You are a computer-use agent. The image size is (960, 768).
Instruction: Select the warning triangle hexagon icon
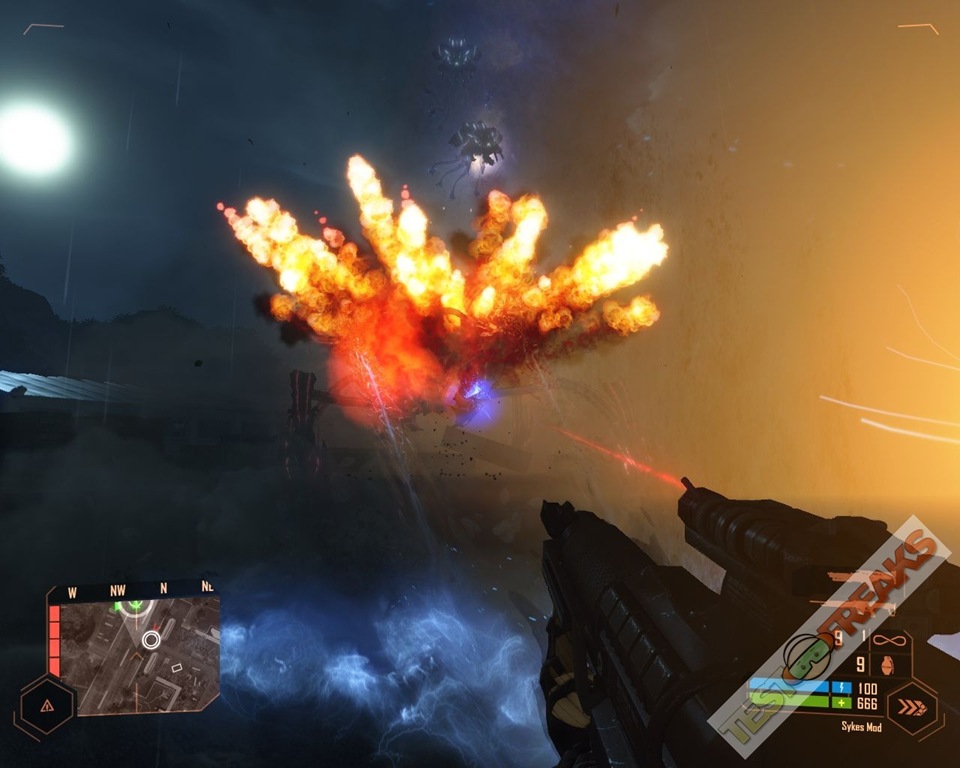(45, 705)
